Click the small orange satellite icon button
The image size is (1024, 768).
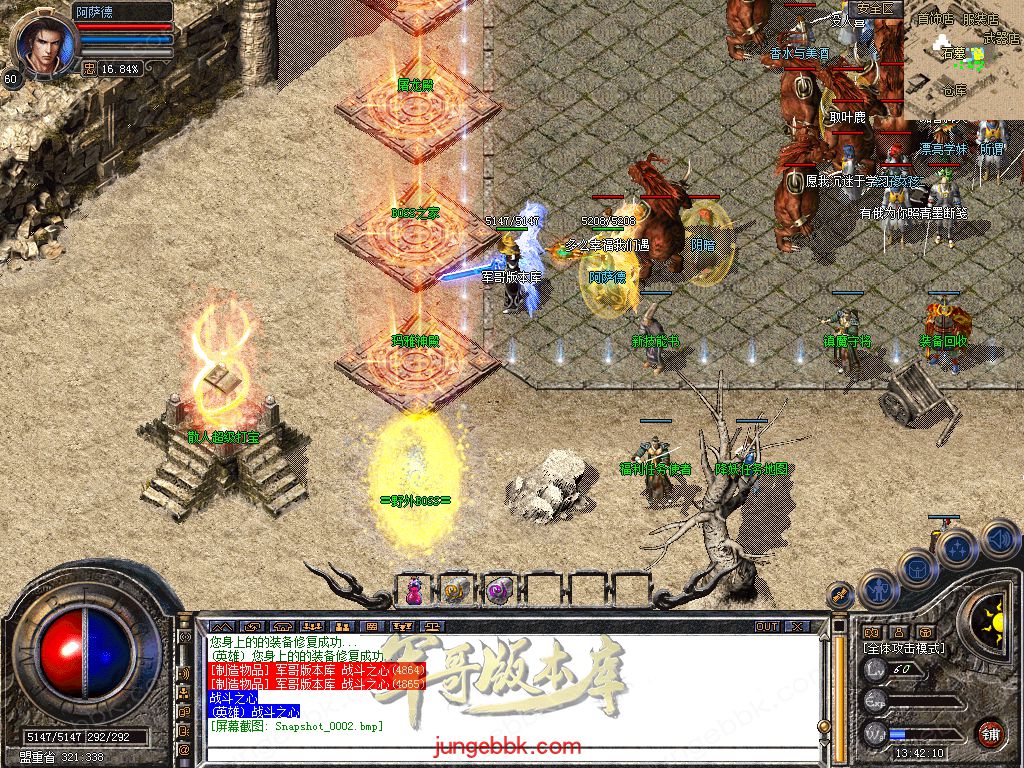(840, 595)
